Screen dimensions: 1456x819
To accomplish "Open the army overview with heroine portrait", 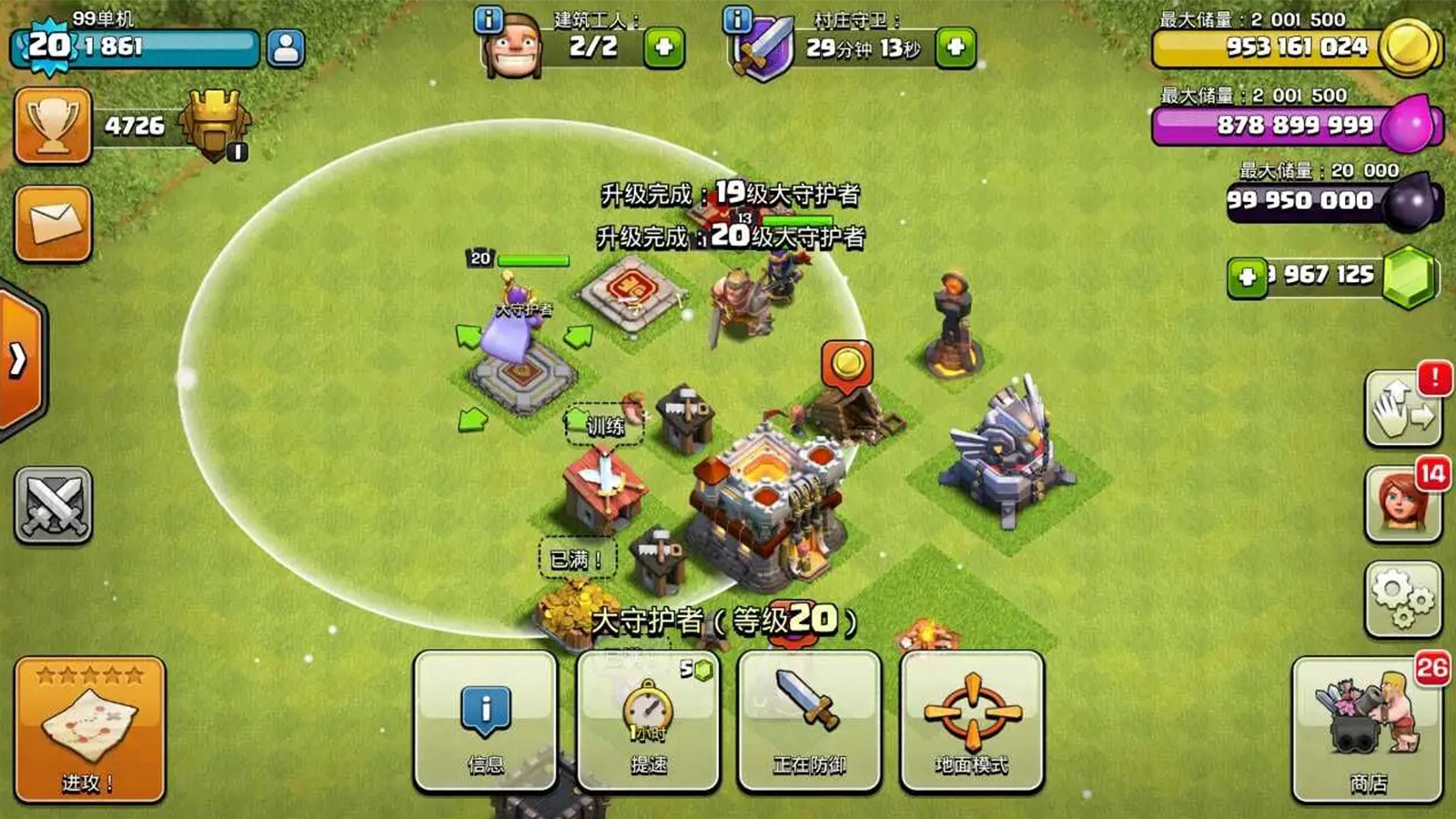I will pos(1402,503).
